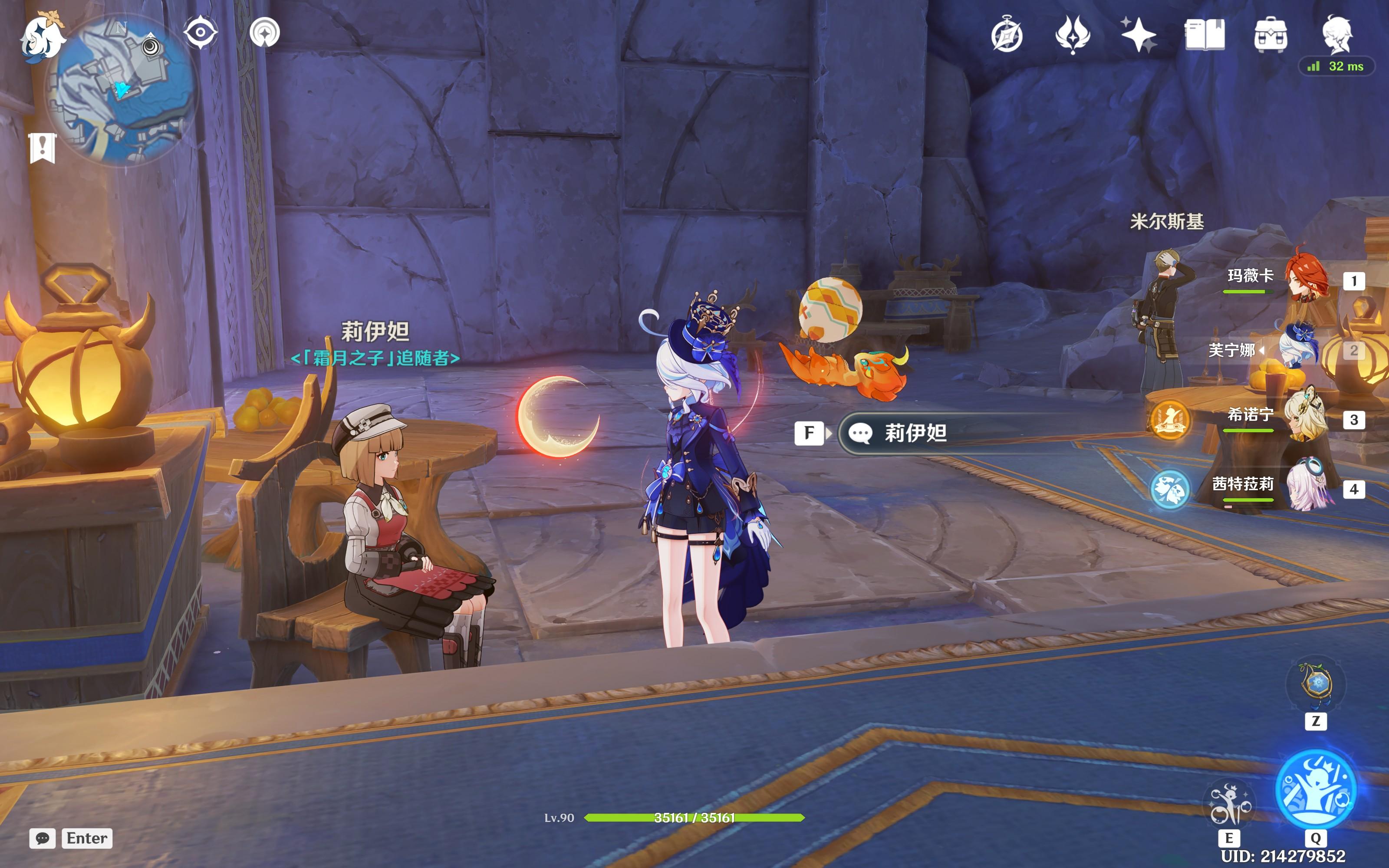Toggle the elemental sight eye icon
This screenshot has width=1389, height=868.
coord(200,32)
